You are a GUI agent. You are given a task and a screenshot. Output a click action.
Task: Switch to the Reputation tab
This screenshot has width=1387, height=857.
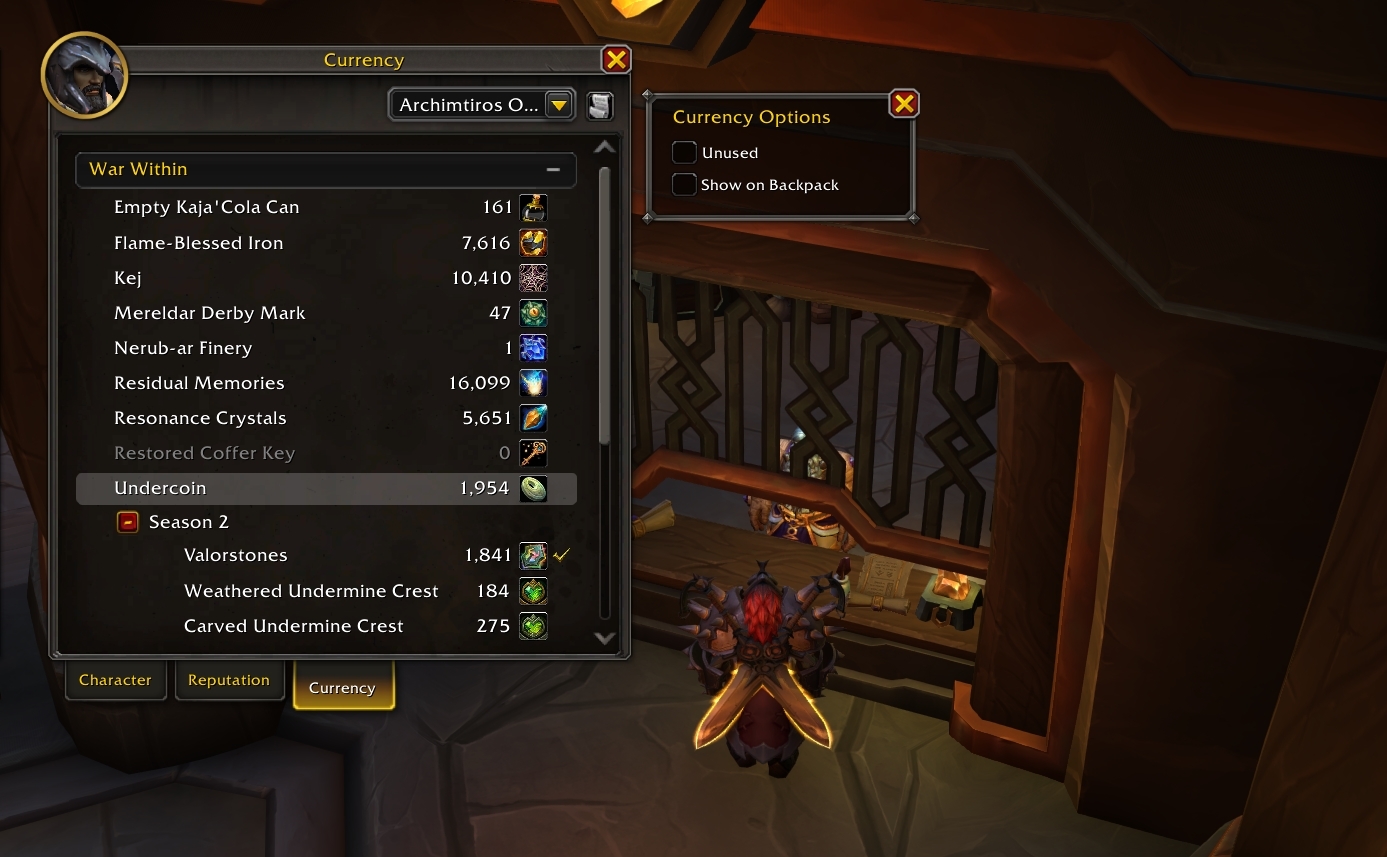229,680
